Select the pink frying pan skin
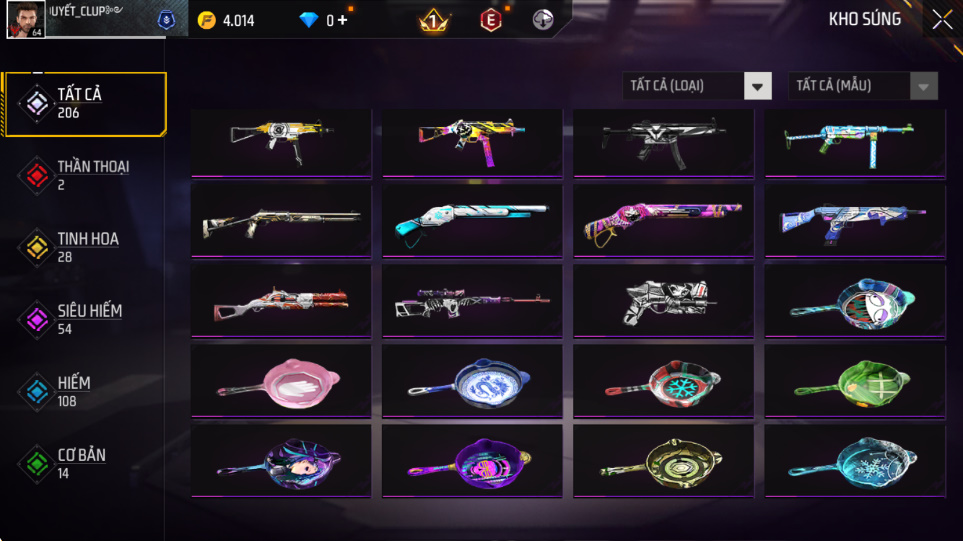The width and height of the screenshot is (963, 541). point(280,381)
